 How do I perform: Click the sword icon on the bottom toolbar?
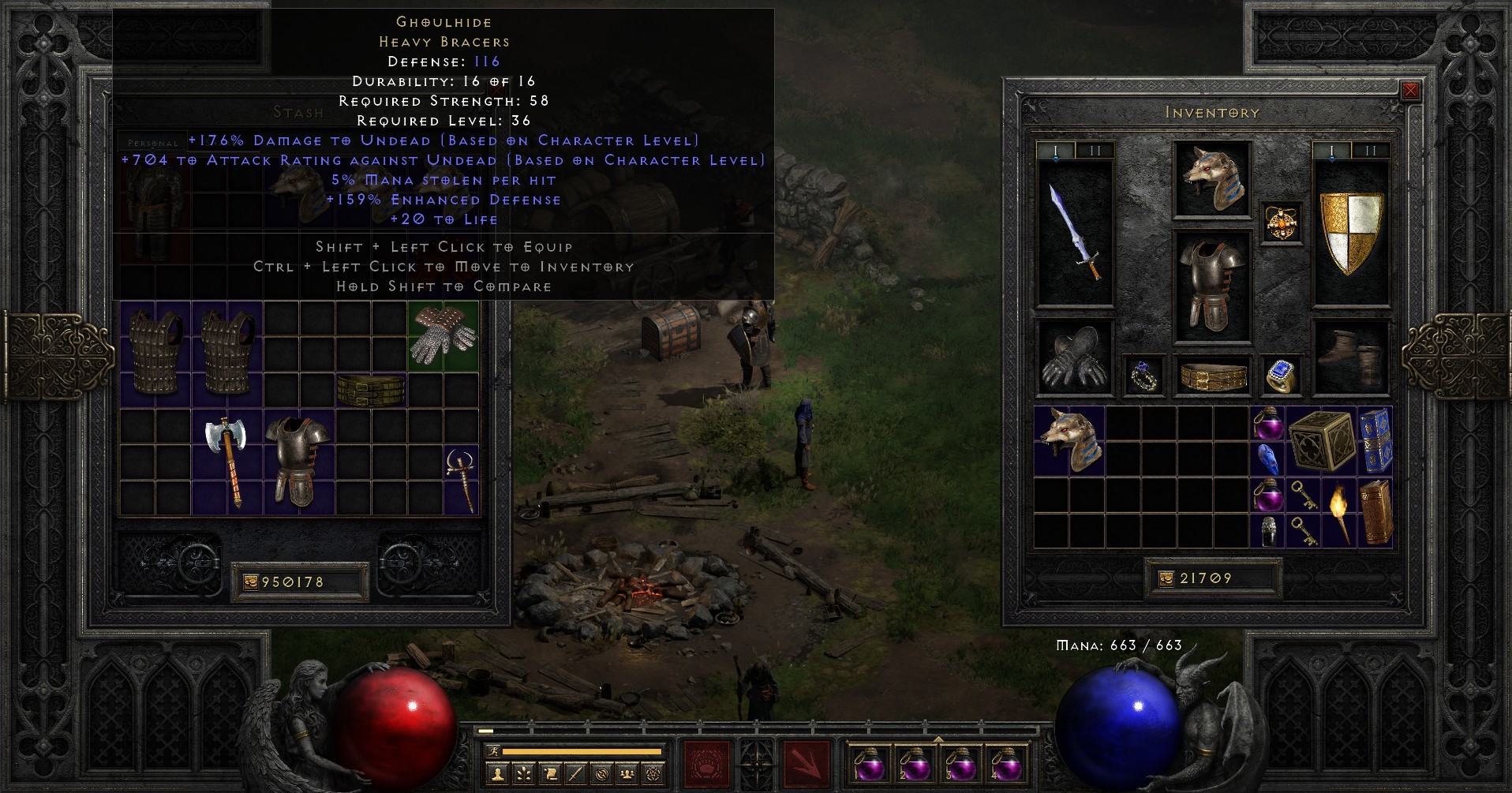coord(575,775)
